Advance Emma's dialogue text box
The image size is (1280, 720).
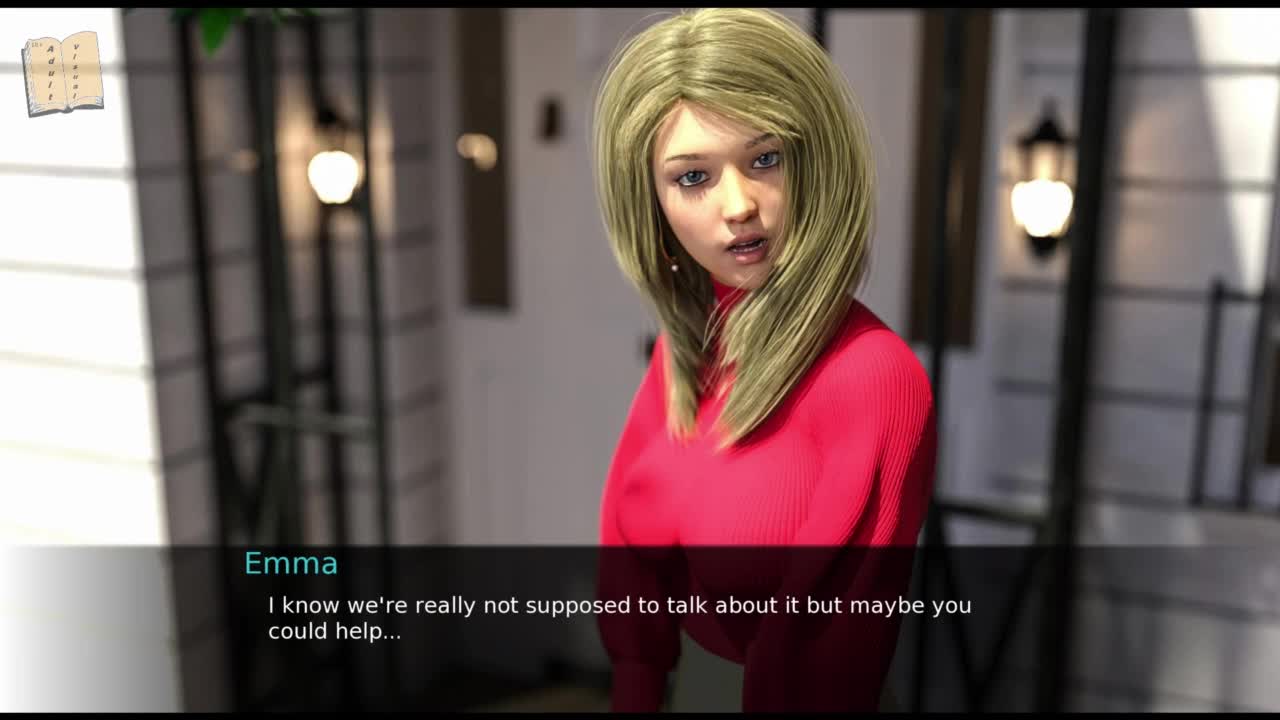click(x=620, y=618)
